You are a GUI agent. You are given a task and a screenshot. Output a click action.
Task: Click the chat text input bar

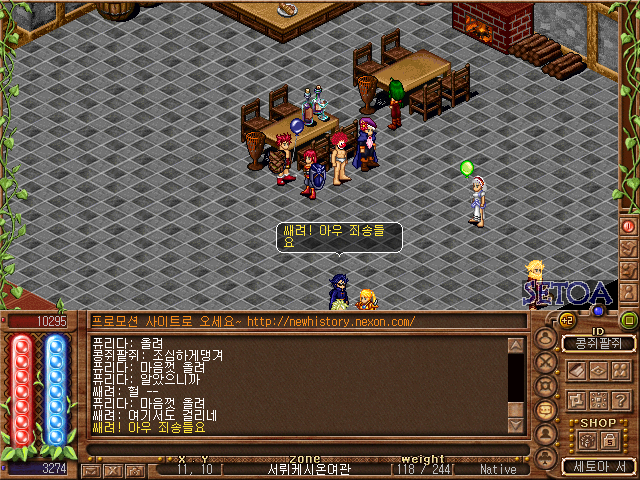[300, 450]
